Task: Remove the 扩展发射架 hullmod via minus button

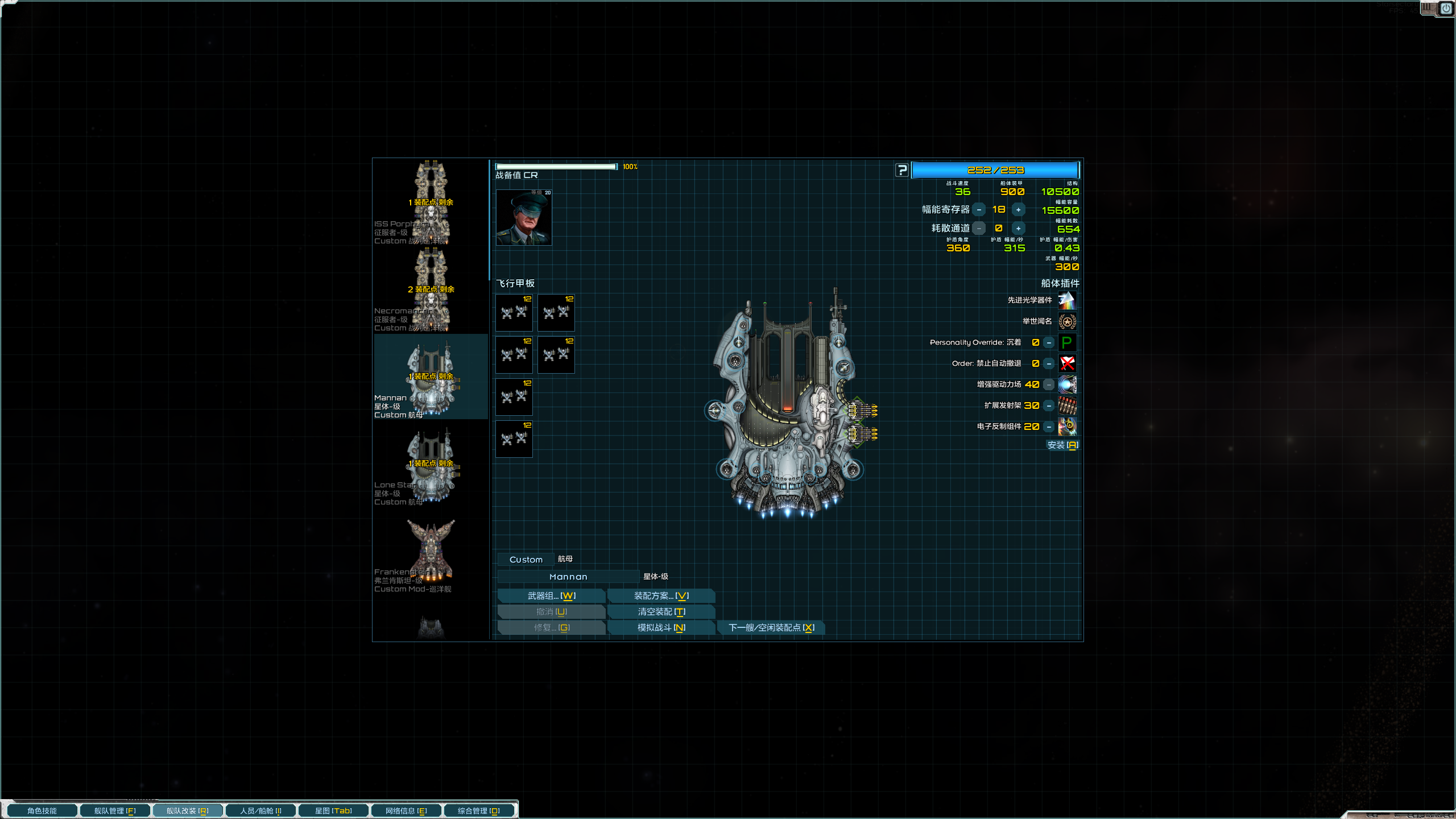Action: pos(1049,406)
